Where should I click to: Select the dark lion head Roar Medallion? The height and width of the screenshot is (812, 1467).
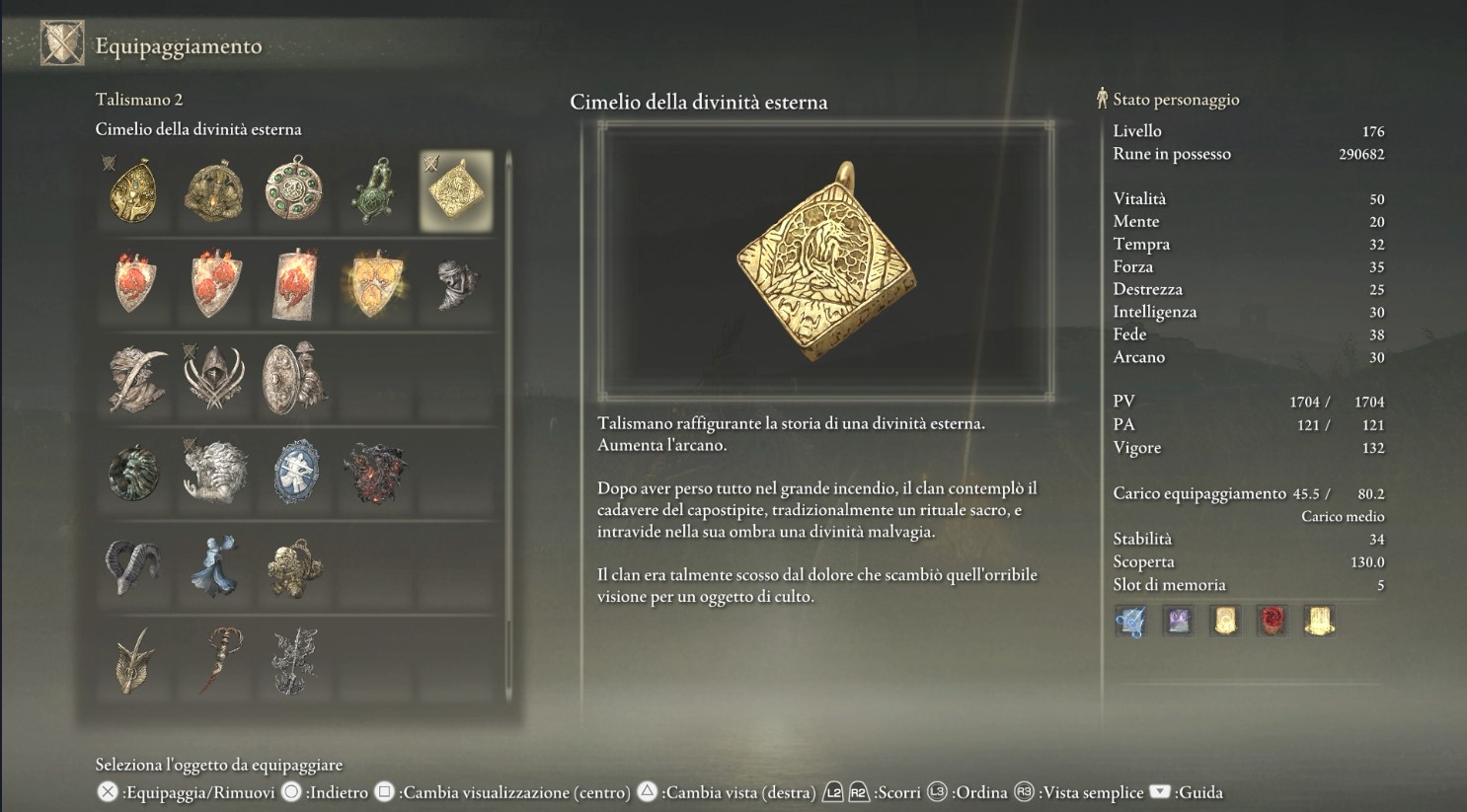pyautogui.click(x=134, y=474)
